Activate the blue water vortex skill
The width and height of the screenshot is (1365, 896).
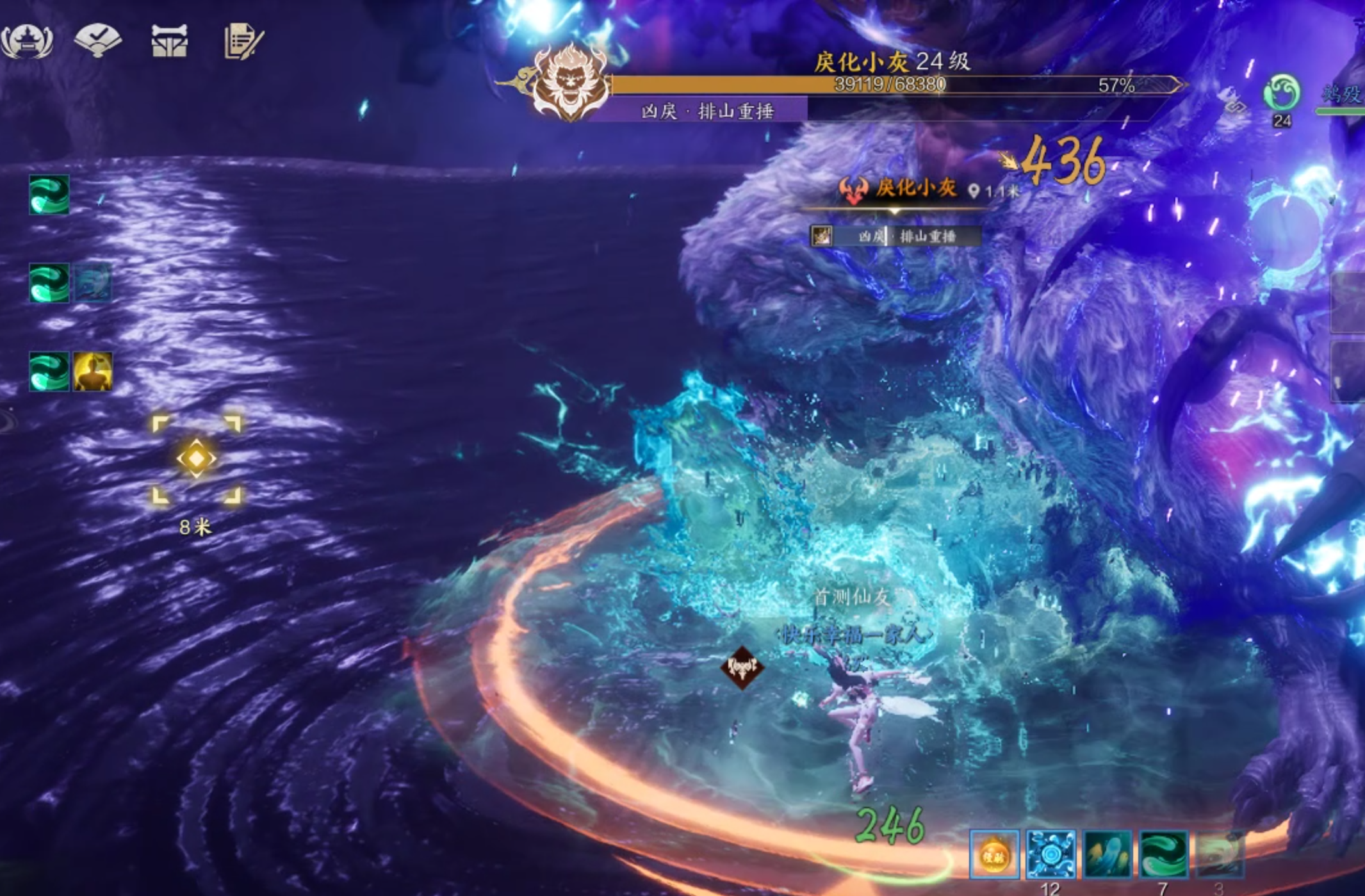[x=1050, y=854]
